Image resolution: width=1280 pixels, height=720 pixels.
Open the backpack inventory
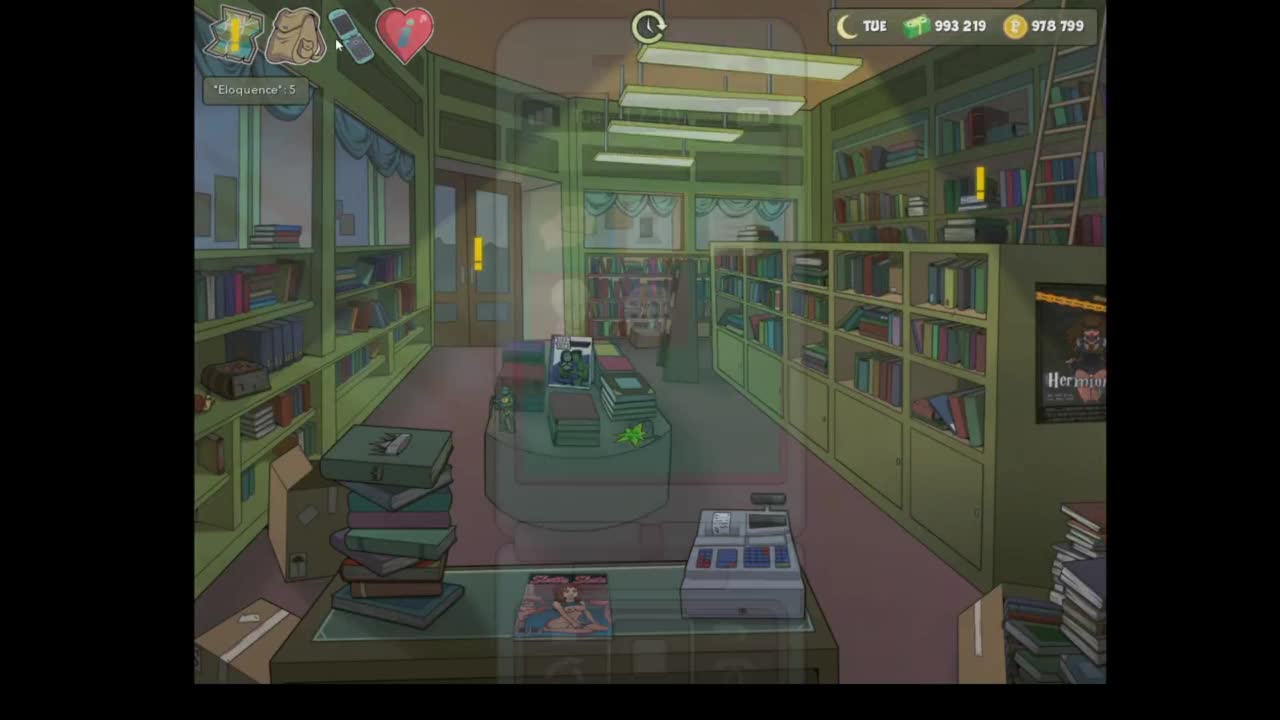coord(296,37)
